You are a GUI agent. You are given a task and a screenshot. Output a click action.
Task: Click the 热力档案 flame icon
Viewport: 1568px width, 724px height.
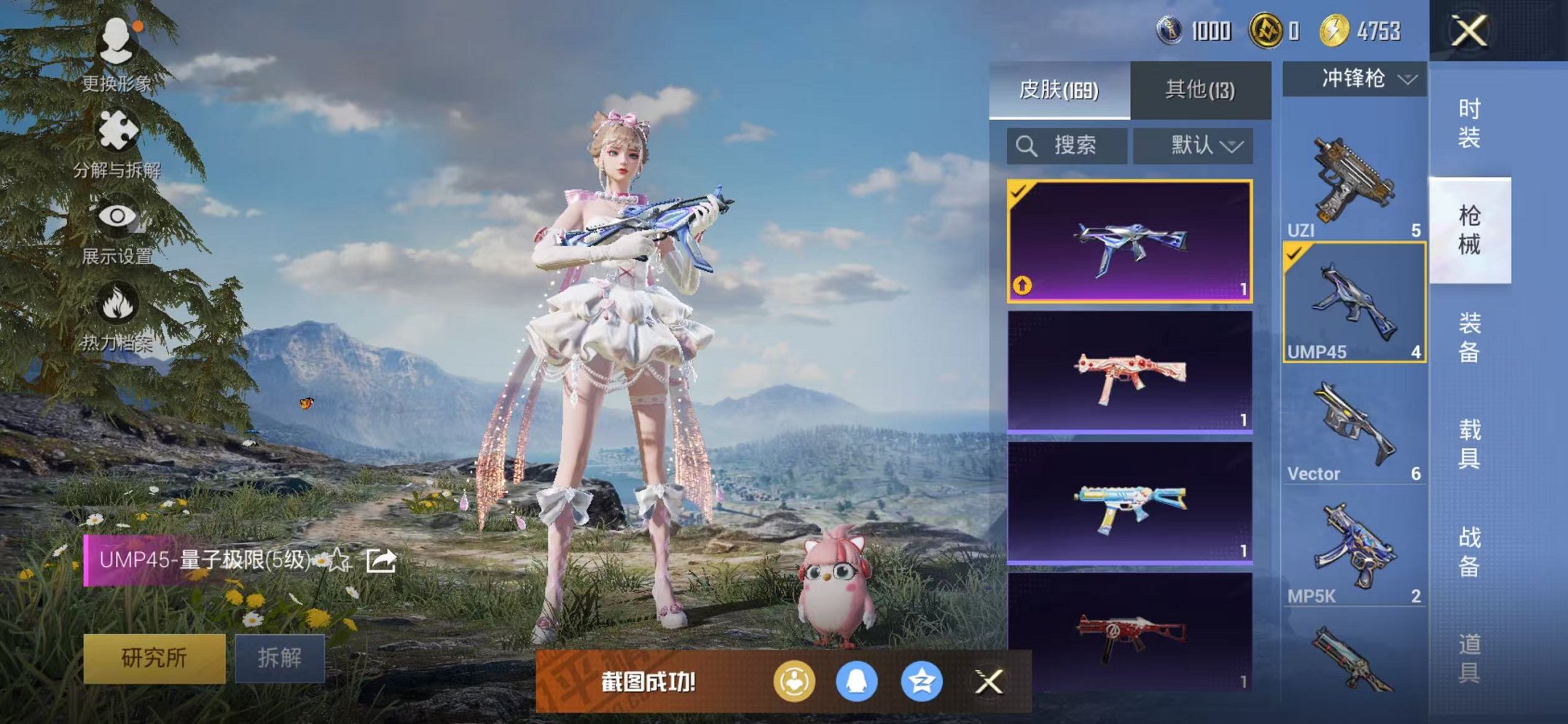[119, 301]
